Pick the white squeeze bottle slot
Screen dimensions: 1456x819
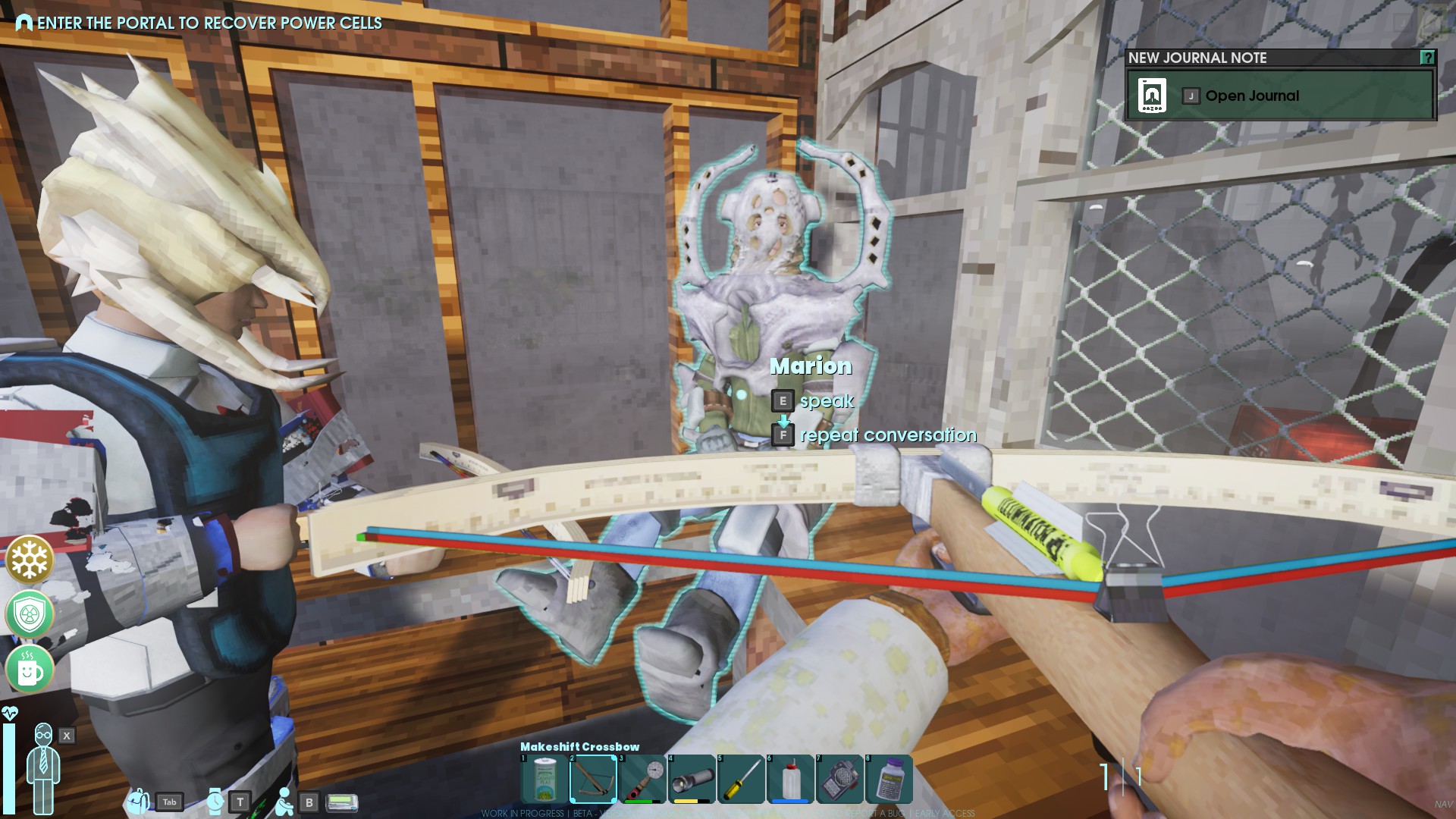[x=790, y=779]
